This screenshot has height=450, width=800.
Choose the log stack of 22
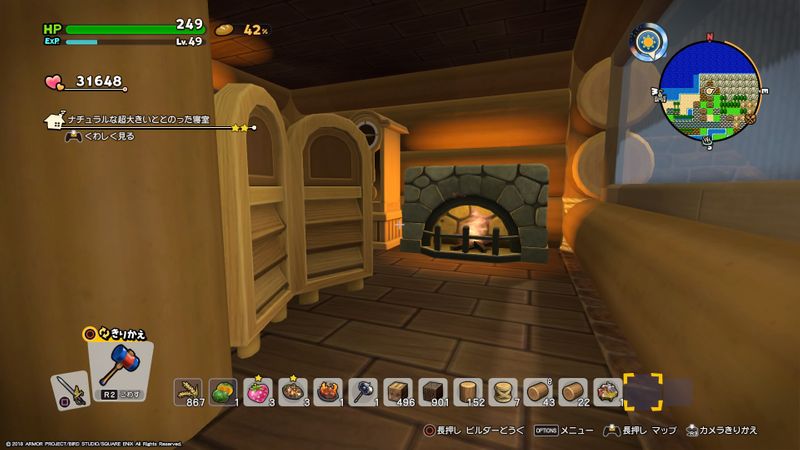[573, 391]
